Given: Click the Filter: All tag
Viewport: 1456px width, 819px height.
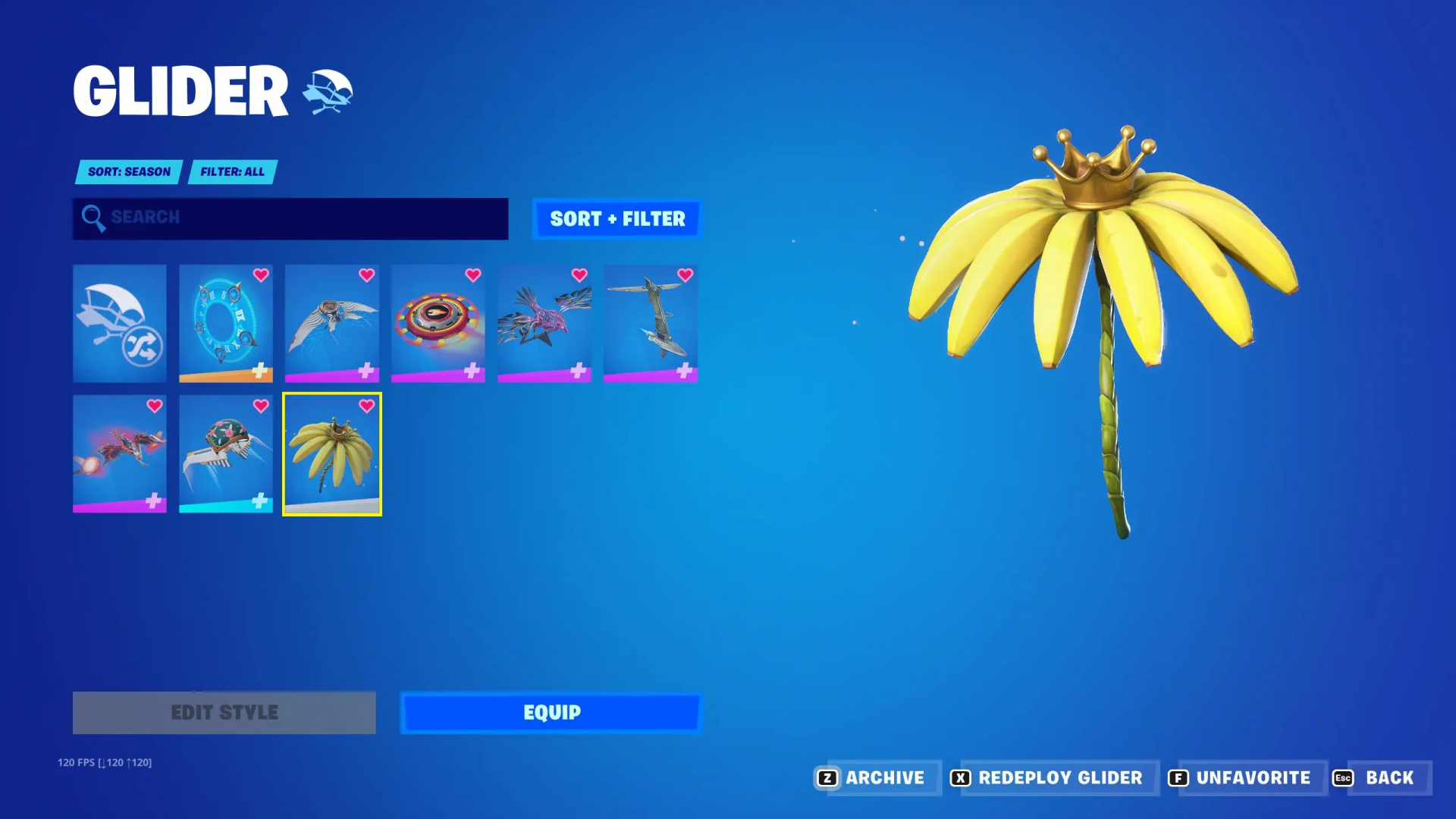Looking at the screenshot, I should [x=232, y=172].
